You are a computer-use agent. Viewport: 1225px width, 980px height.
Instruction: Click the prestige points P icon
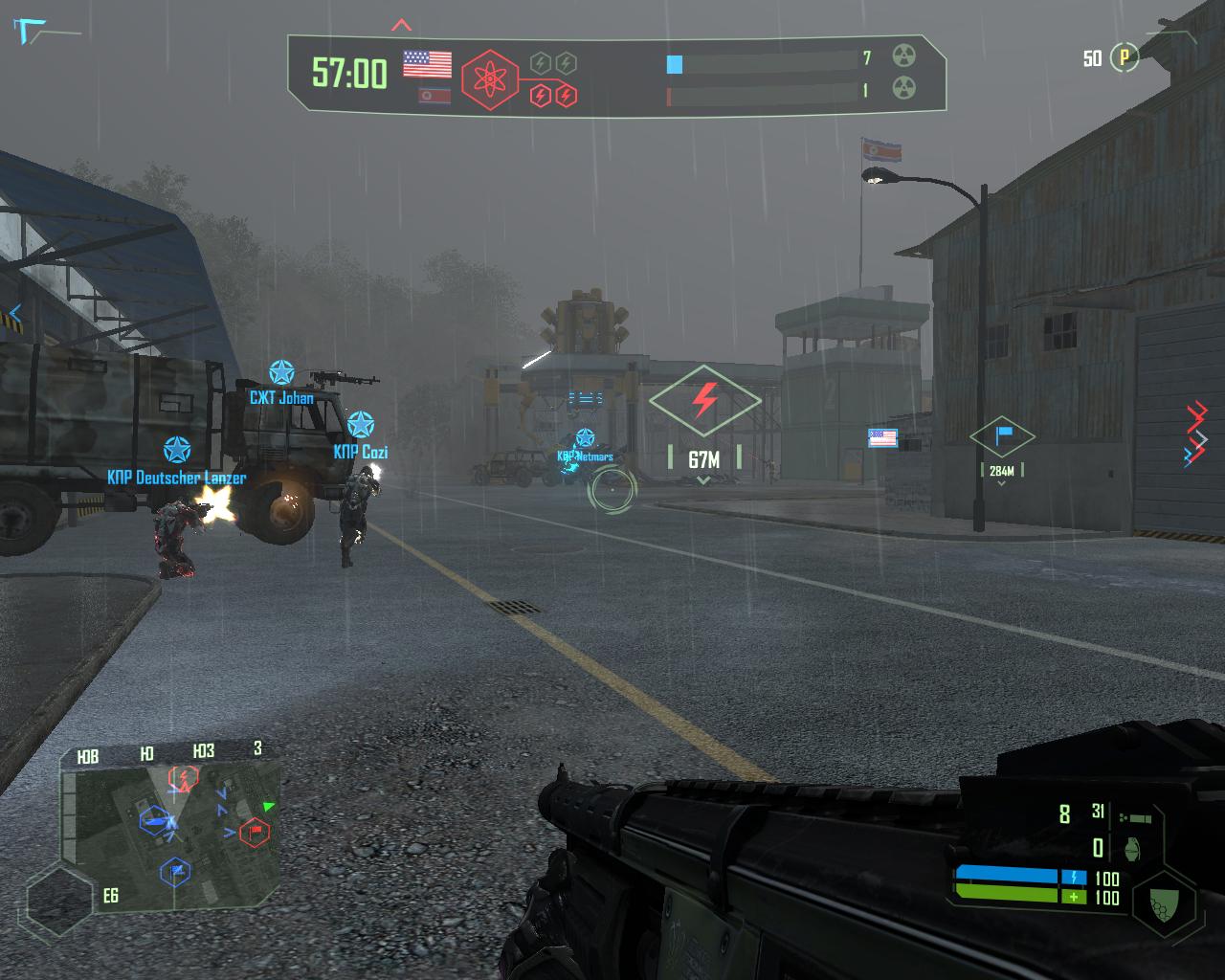tap(1125, 58)
